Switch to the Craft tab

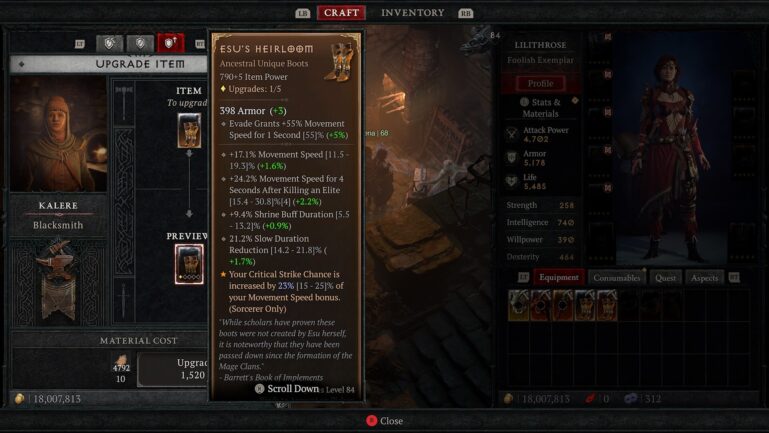pos(341,13)
